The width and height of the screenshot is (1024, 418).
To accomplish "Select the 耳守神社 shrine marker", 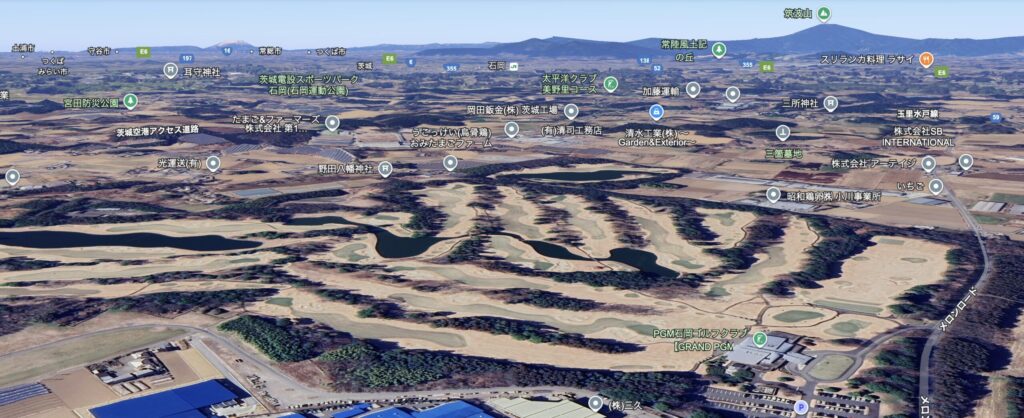I will pyautogui.click(x=170, y=70).
